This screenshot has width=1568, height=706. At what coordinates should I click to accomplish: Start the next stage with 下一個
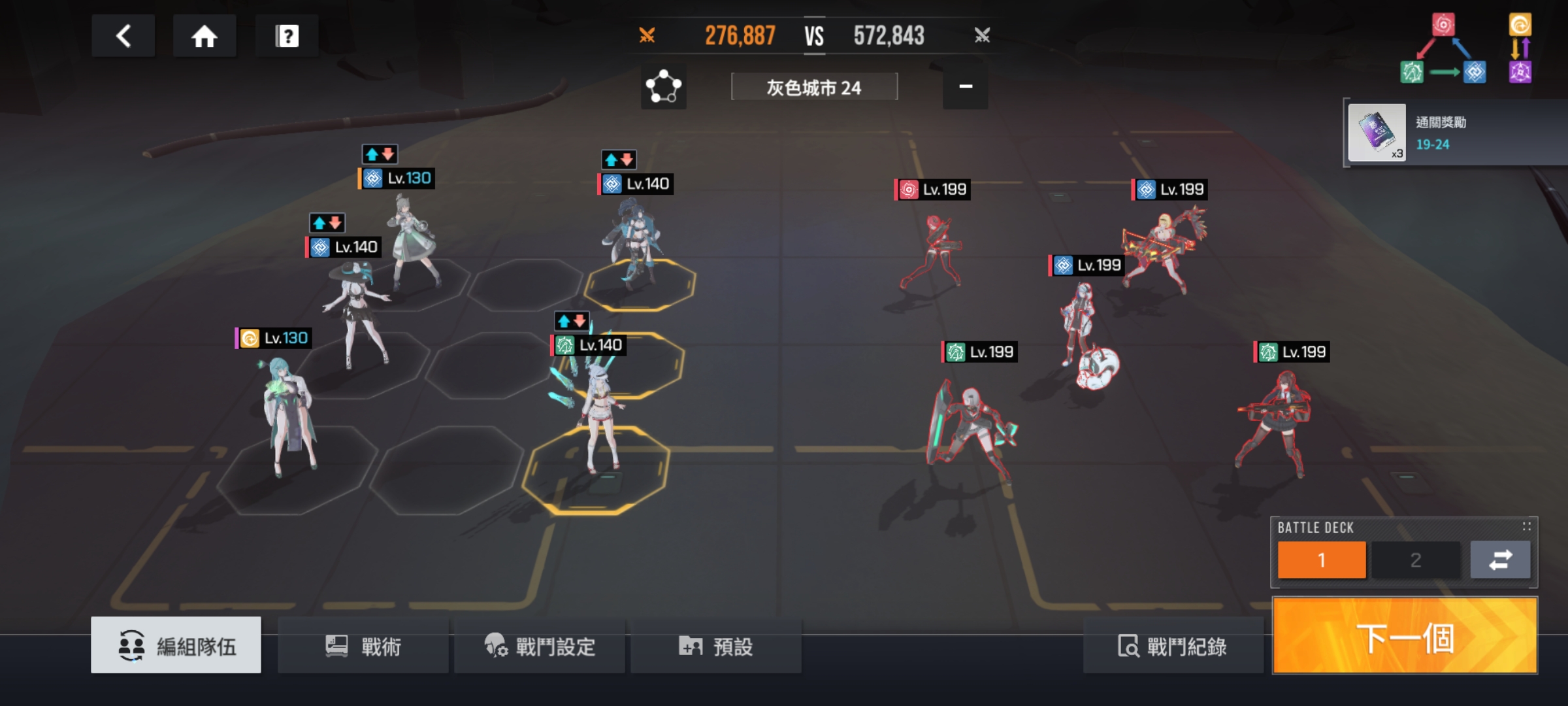point(1405,636)
